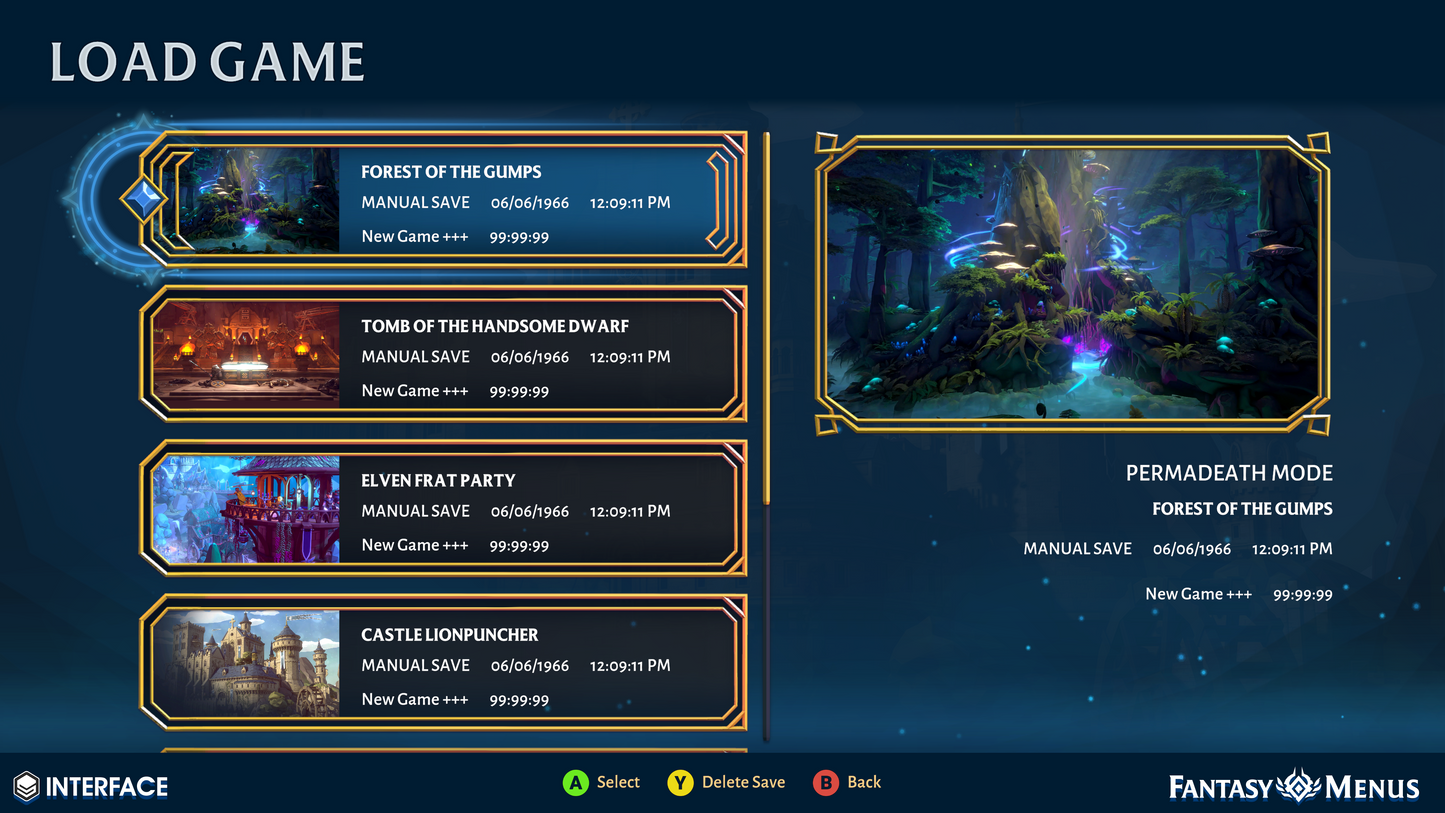Go Back from the Load Game screen
Image resolution: width=1445 pixels, height=813 pixels.
tap(847, 782)
